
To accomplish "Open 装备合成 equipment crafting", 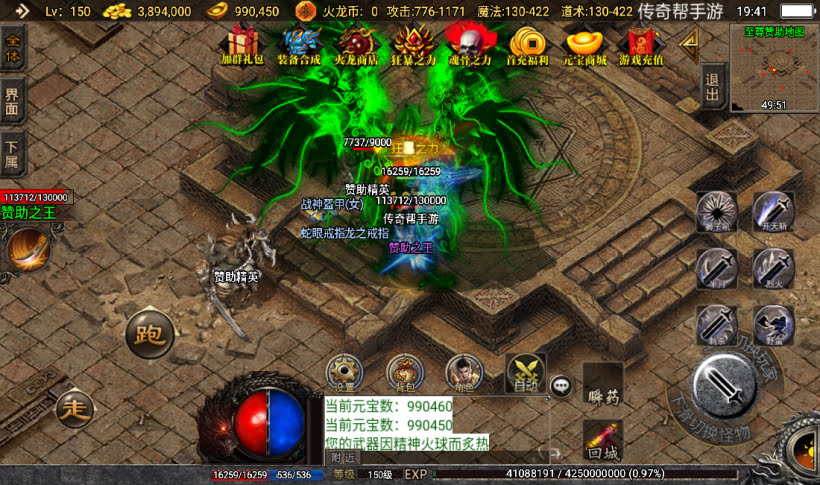I will coord(300,44).
